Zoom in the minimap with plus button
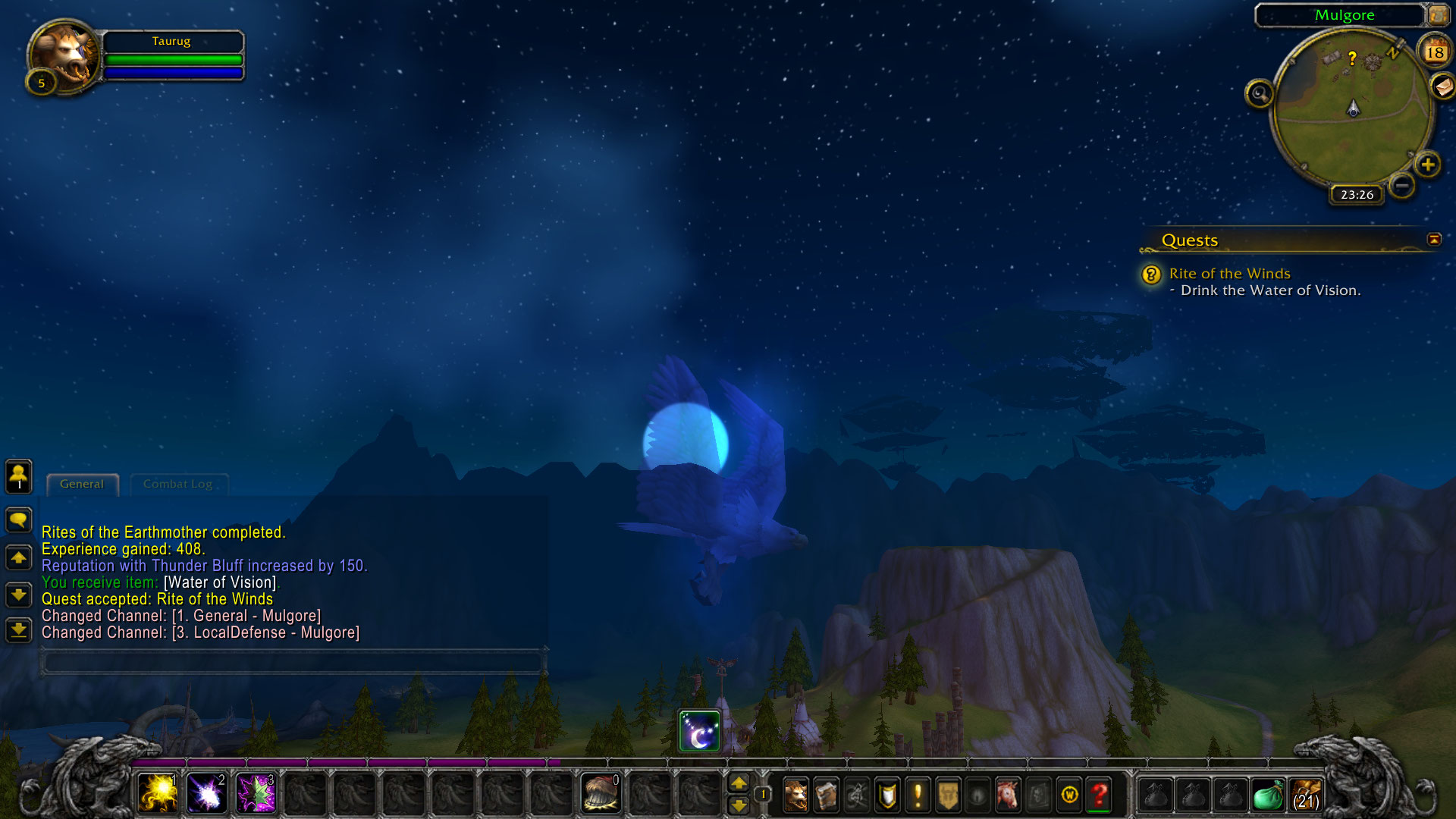 (x=1428, y=165)
